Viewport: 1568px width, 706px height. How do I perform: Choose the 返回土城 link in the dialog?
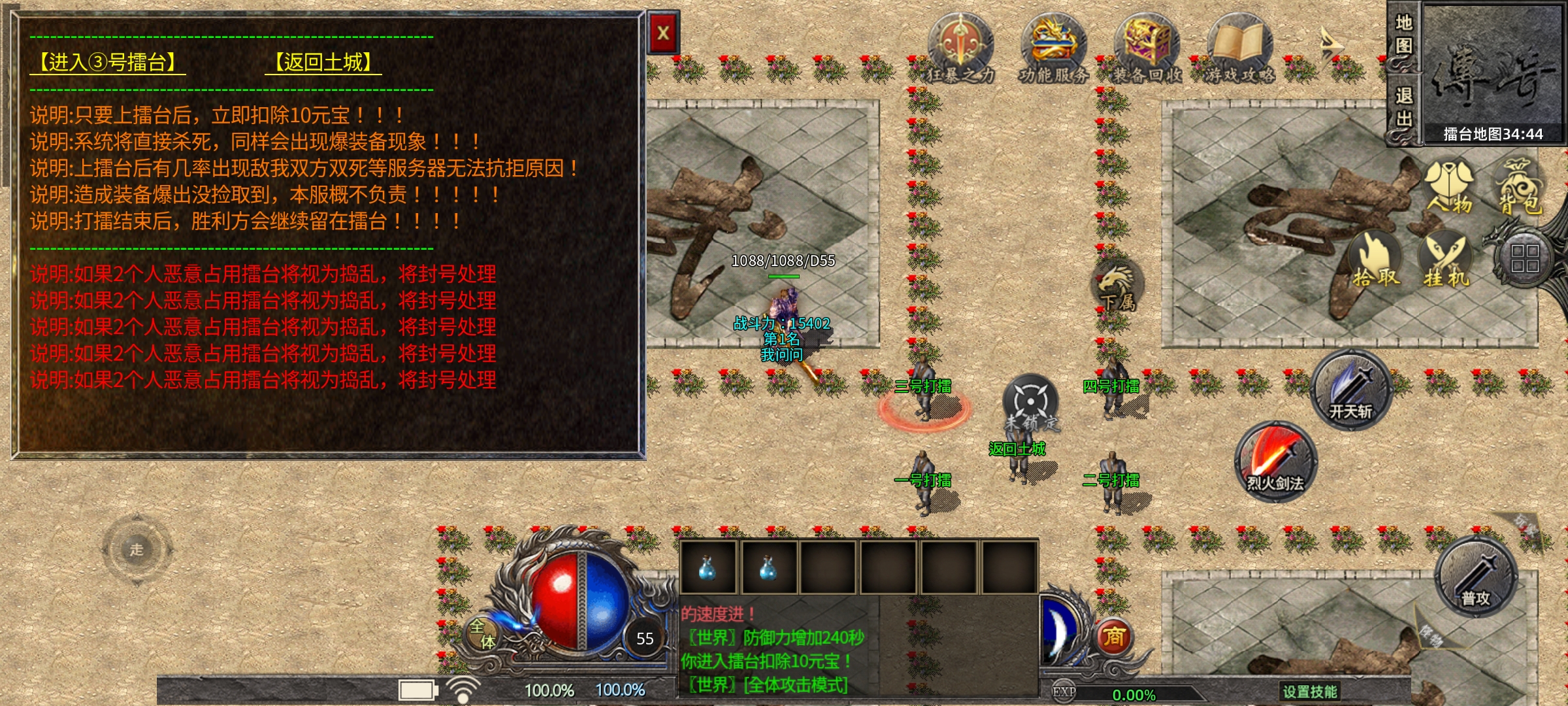(x=323, y=63)
